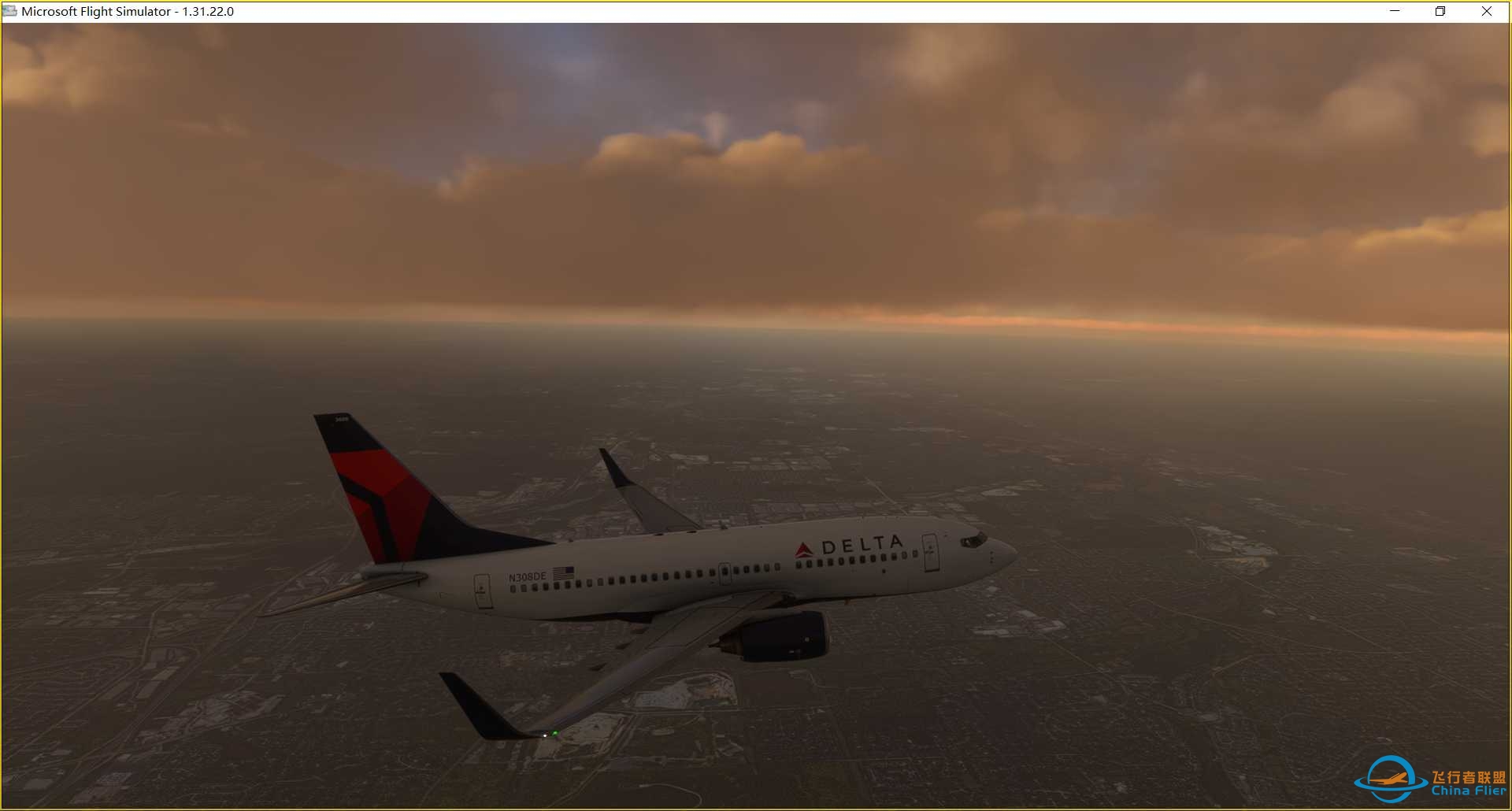Close the Microsoft Flight Simulator window

click(1486, 11)
